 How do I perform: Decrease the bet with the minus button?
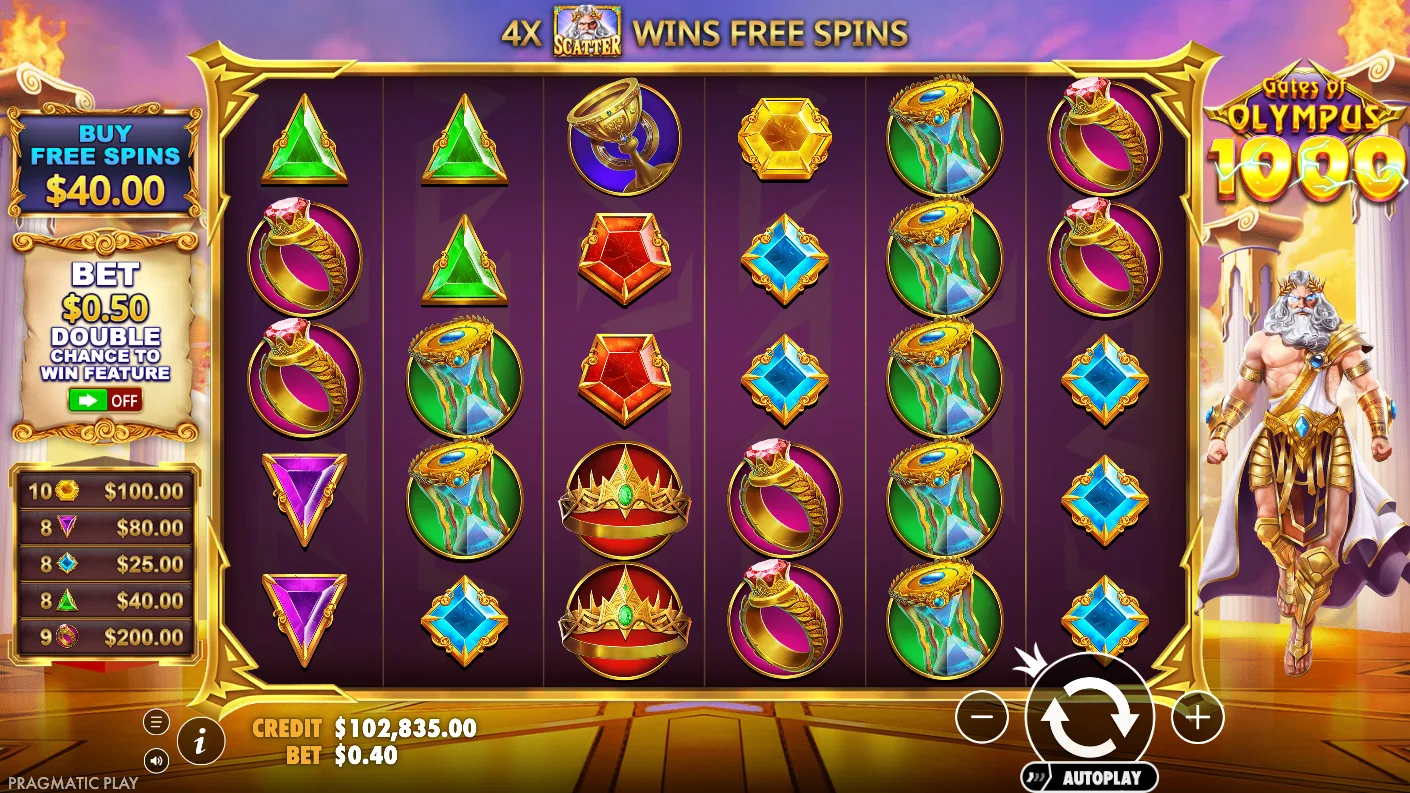[981, 716]
